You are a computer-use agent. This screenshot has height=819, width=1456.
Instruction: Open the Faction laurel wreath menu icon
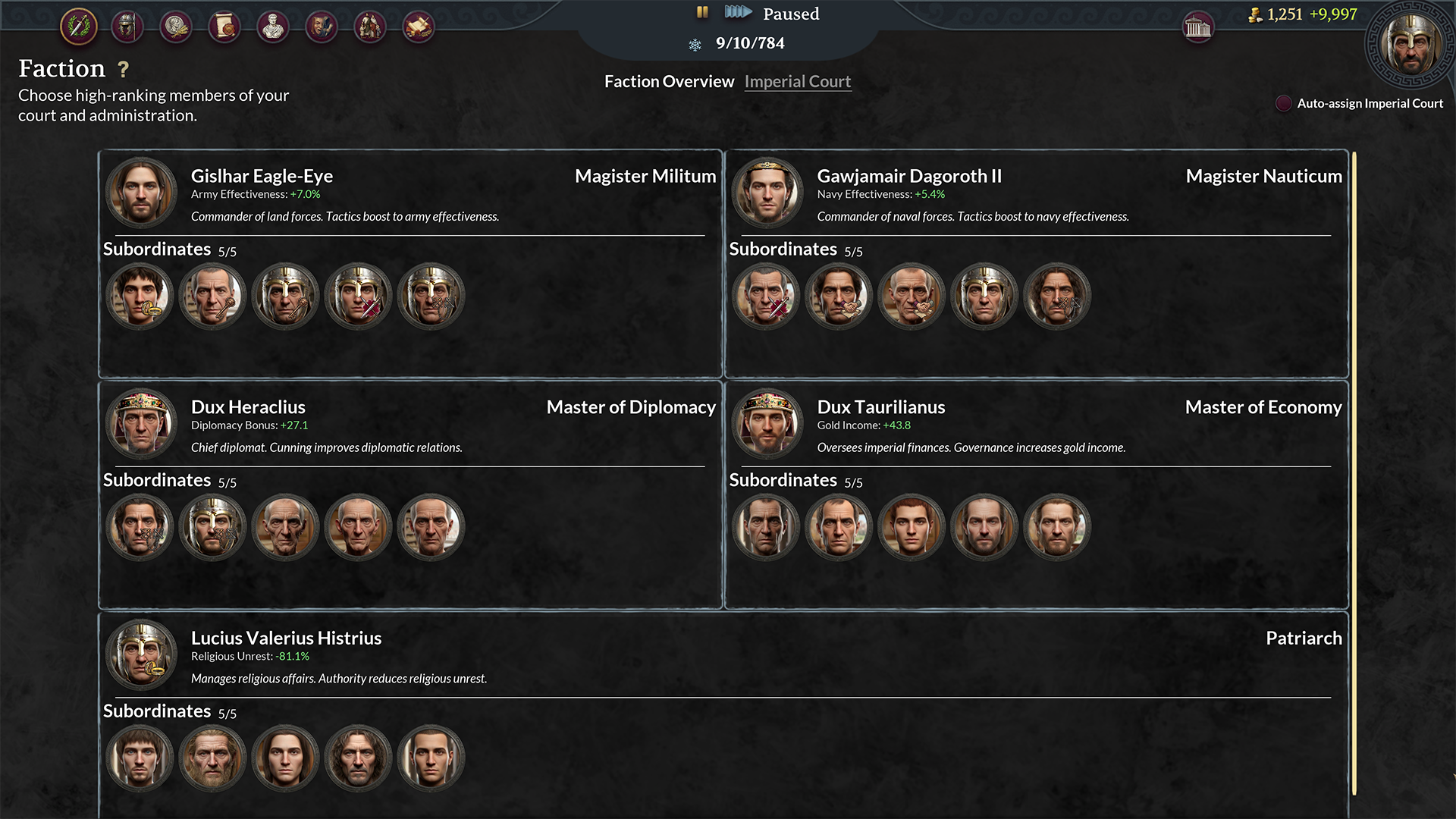78,27
